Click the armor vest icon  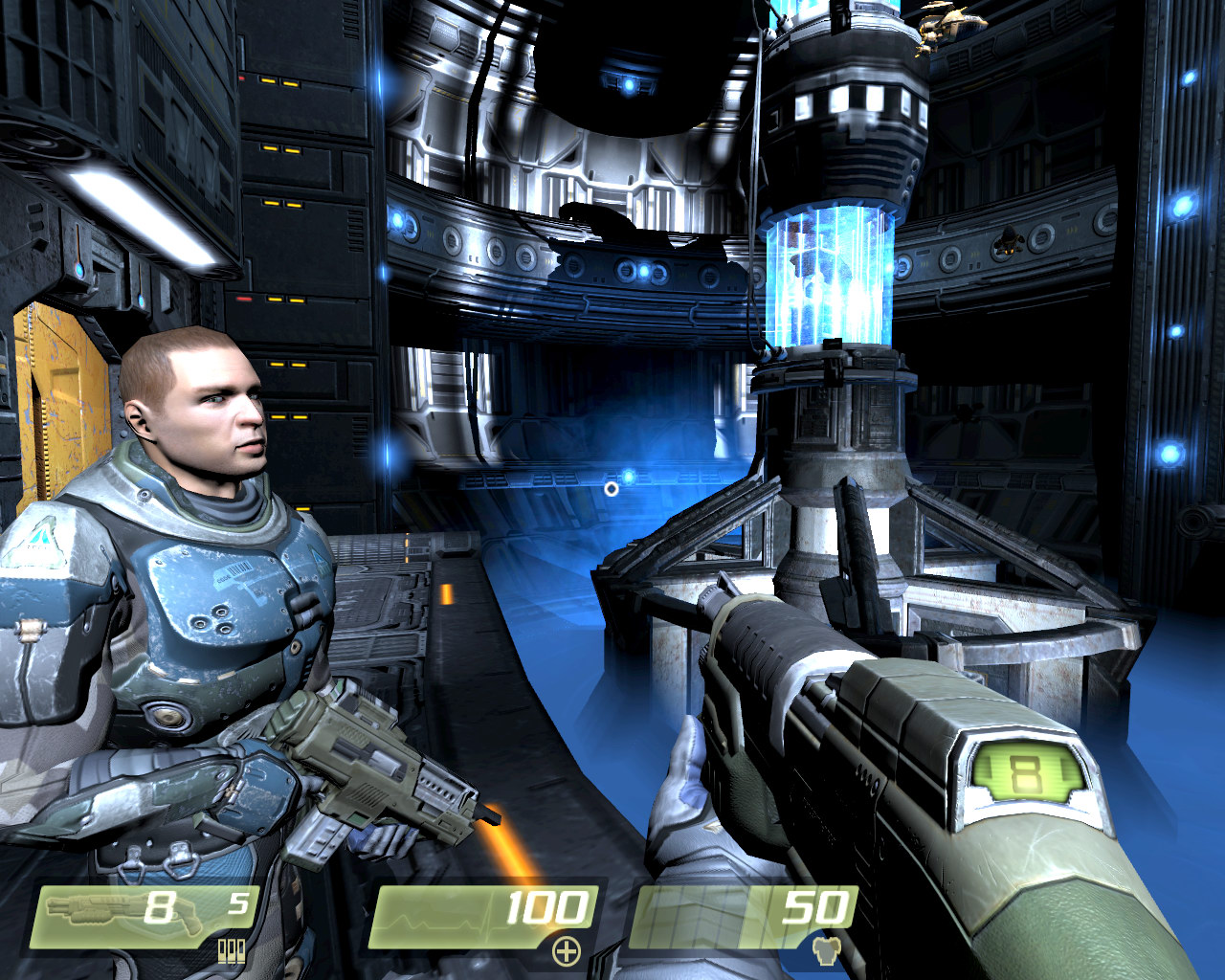tap(825, 950)
